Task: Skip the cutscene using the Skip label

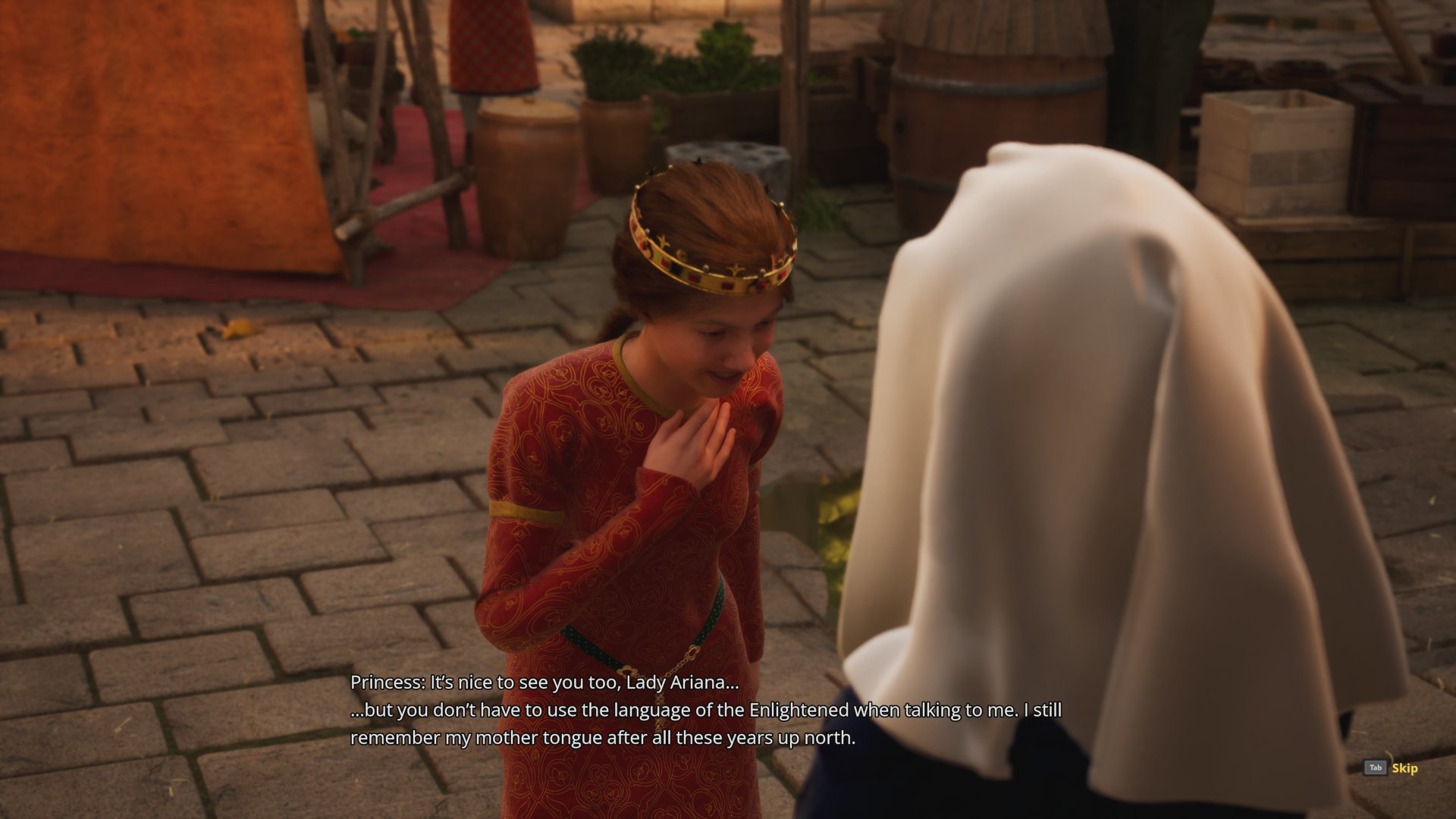Action: tap(1404, 768)
